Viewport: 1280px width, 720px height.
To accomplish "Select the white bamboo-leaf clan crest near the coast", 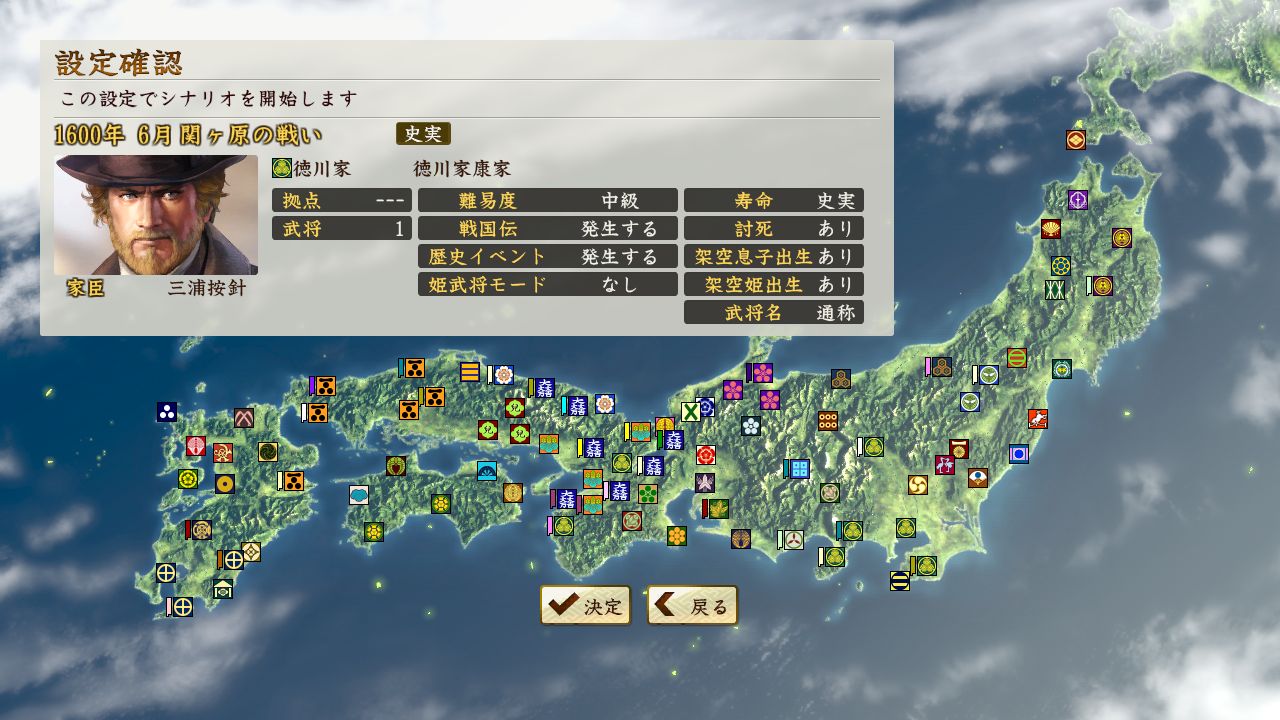I will click(x=704, y=484).
